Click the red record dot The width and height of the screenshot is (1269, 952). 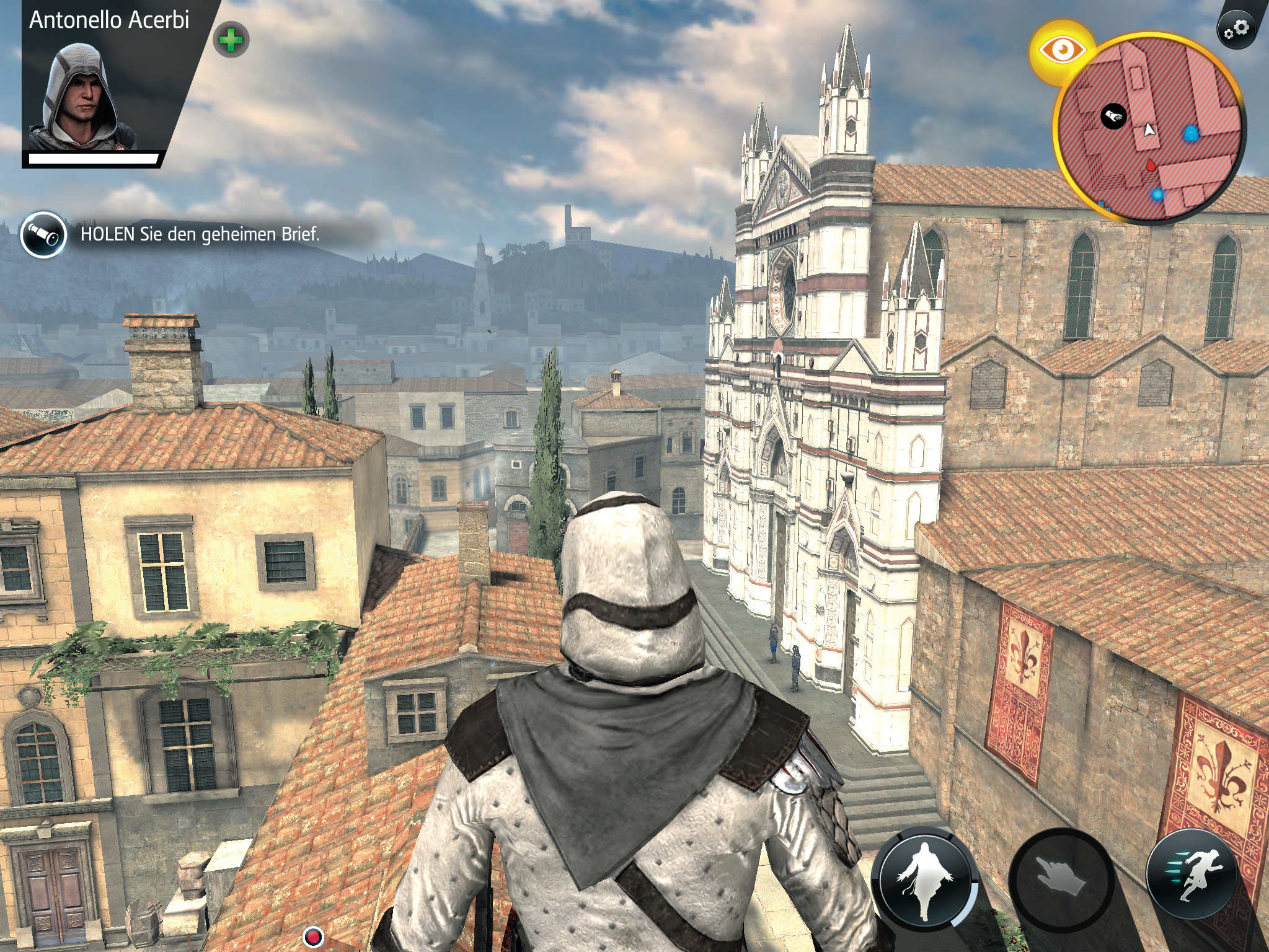point(314,935)
